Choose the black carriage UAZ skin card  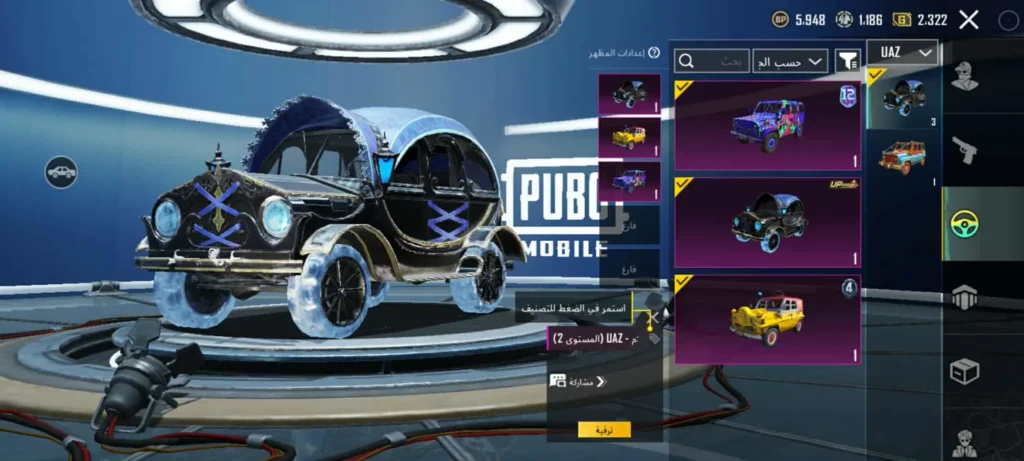pyautogui.click(x=767, y=221)
